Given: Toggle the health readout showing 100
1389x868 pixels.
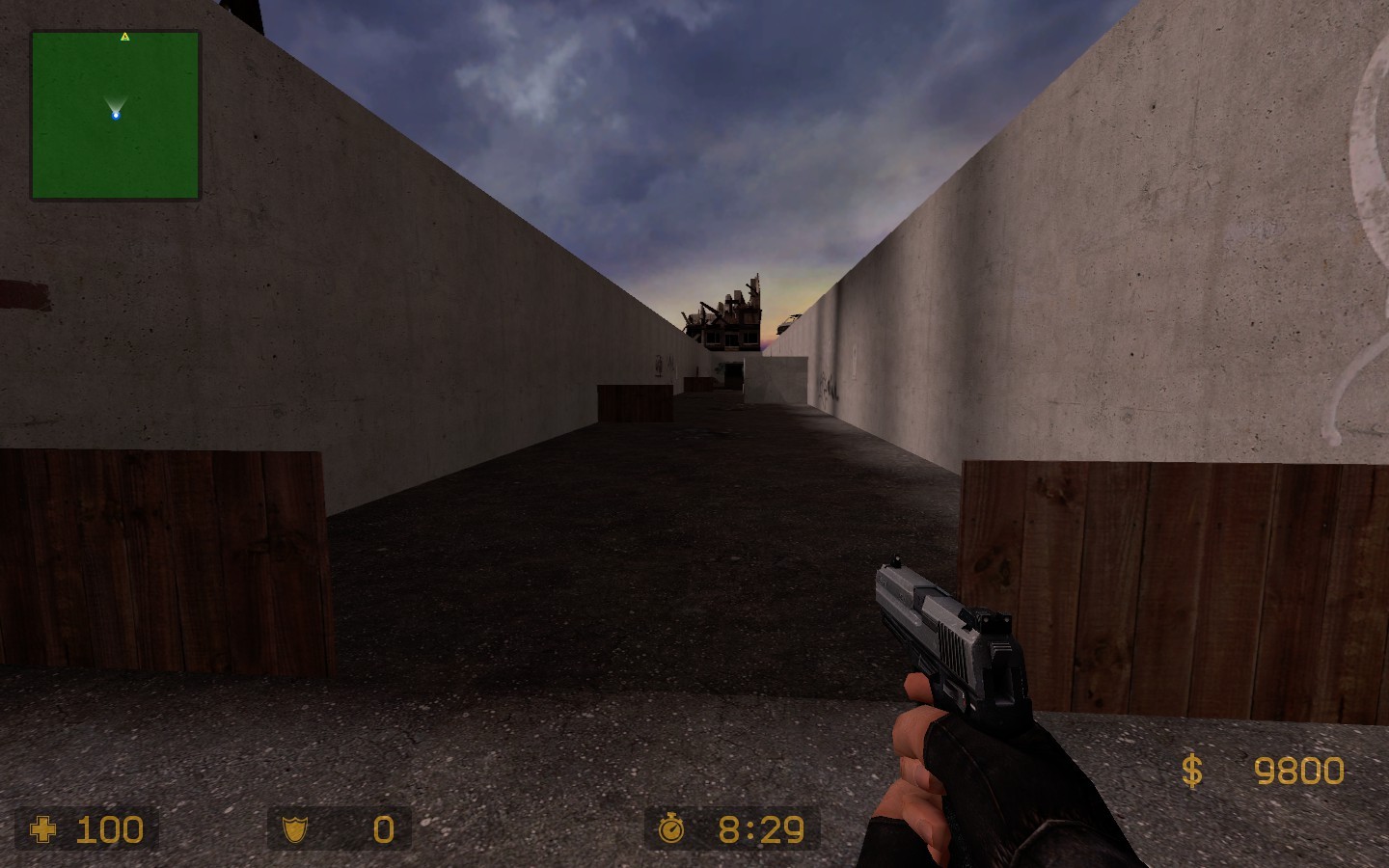Looking at the screenshot, I should [108, 829].
